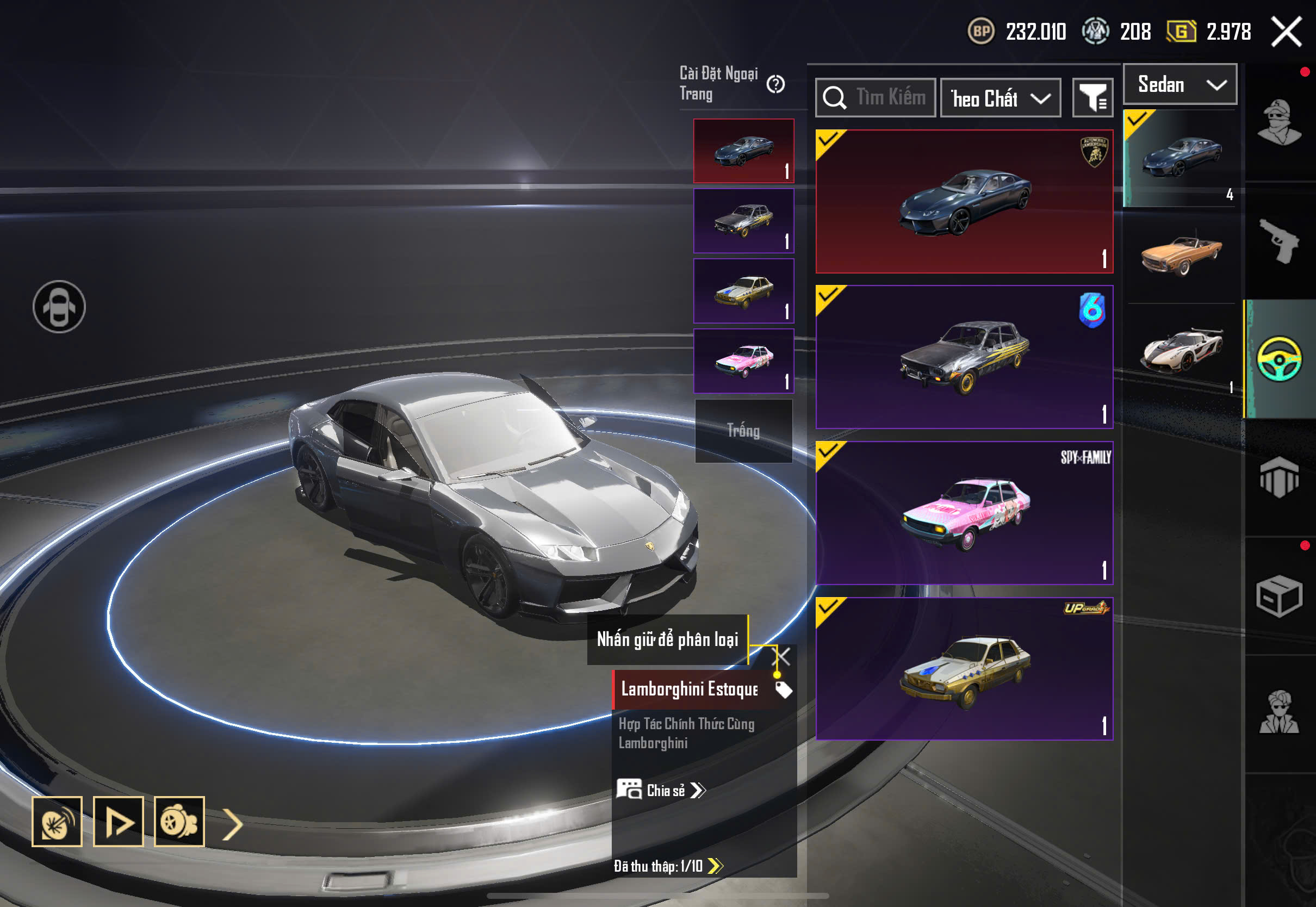
Task: Open the Sedan vehicle type dropdown
Action: pos(1180,85)
